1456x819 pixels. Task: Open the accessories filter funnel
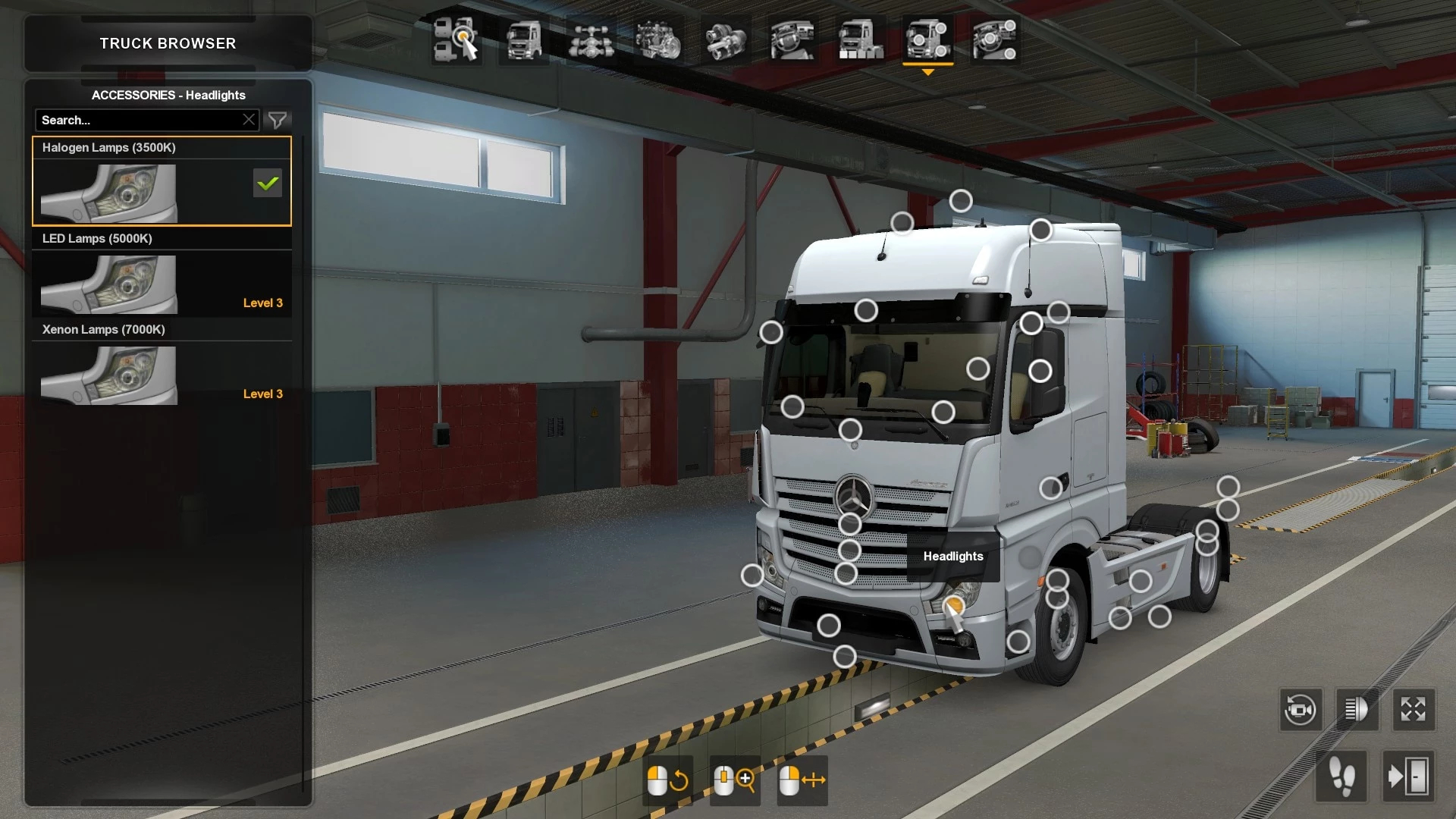point(278,120)
